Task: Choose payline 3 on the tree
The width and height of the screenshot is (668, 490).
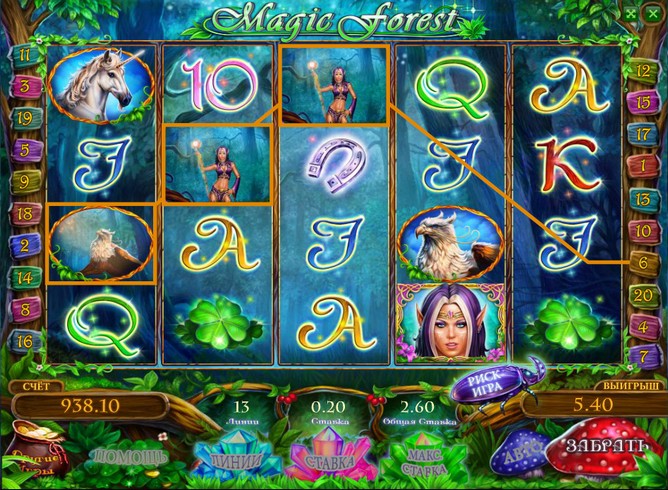Action: (x=23, y=86)
